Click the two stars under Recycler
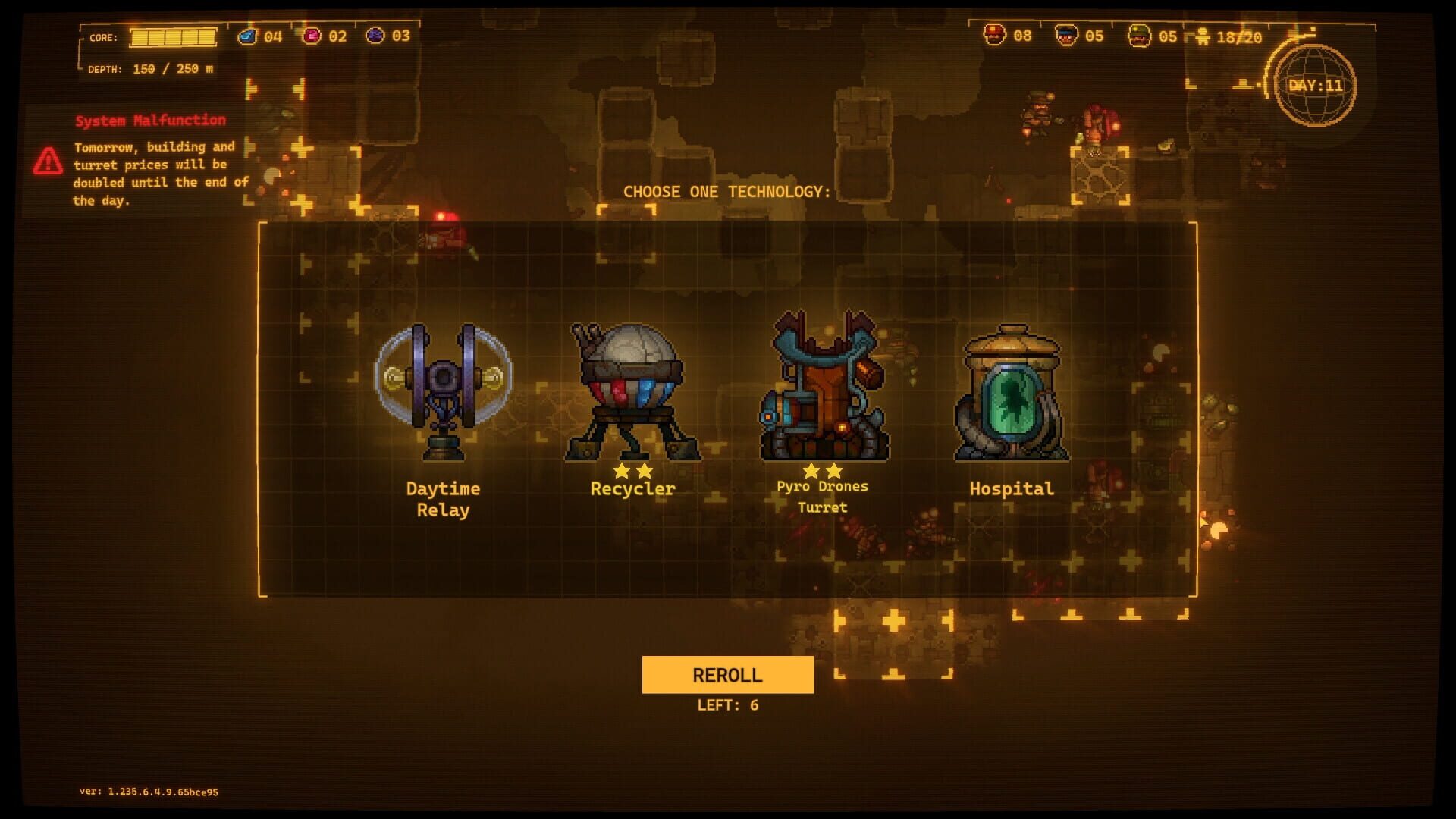Image resolution: width=1456 pixels, height=819 pixels. [632, 472]
